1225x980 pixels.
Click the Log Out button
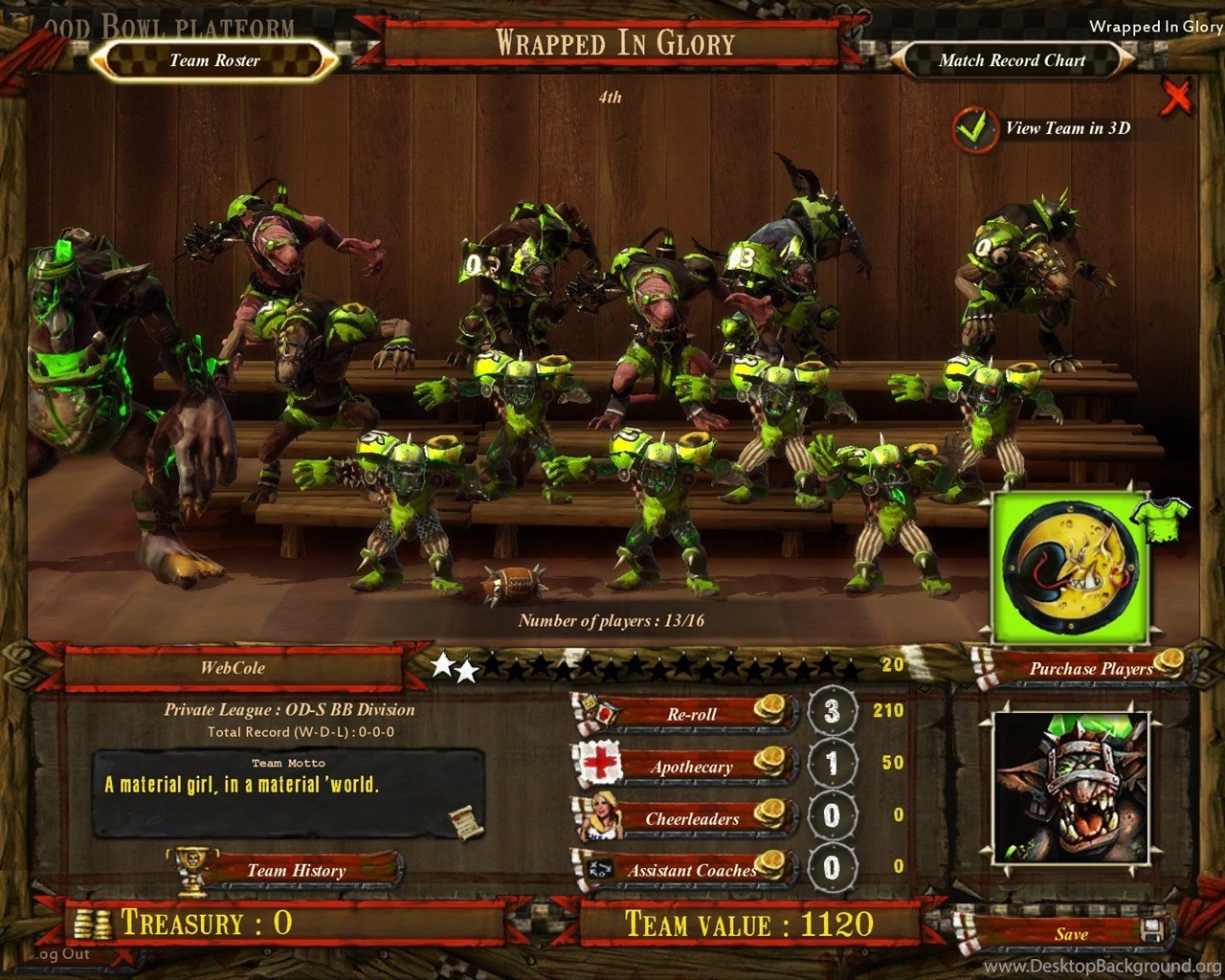tap(61, 954)
